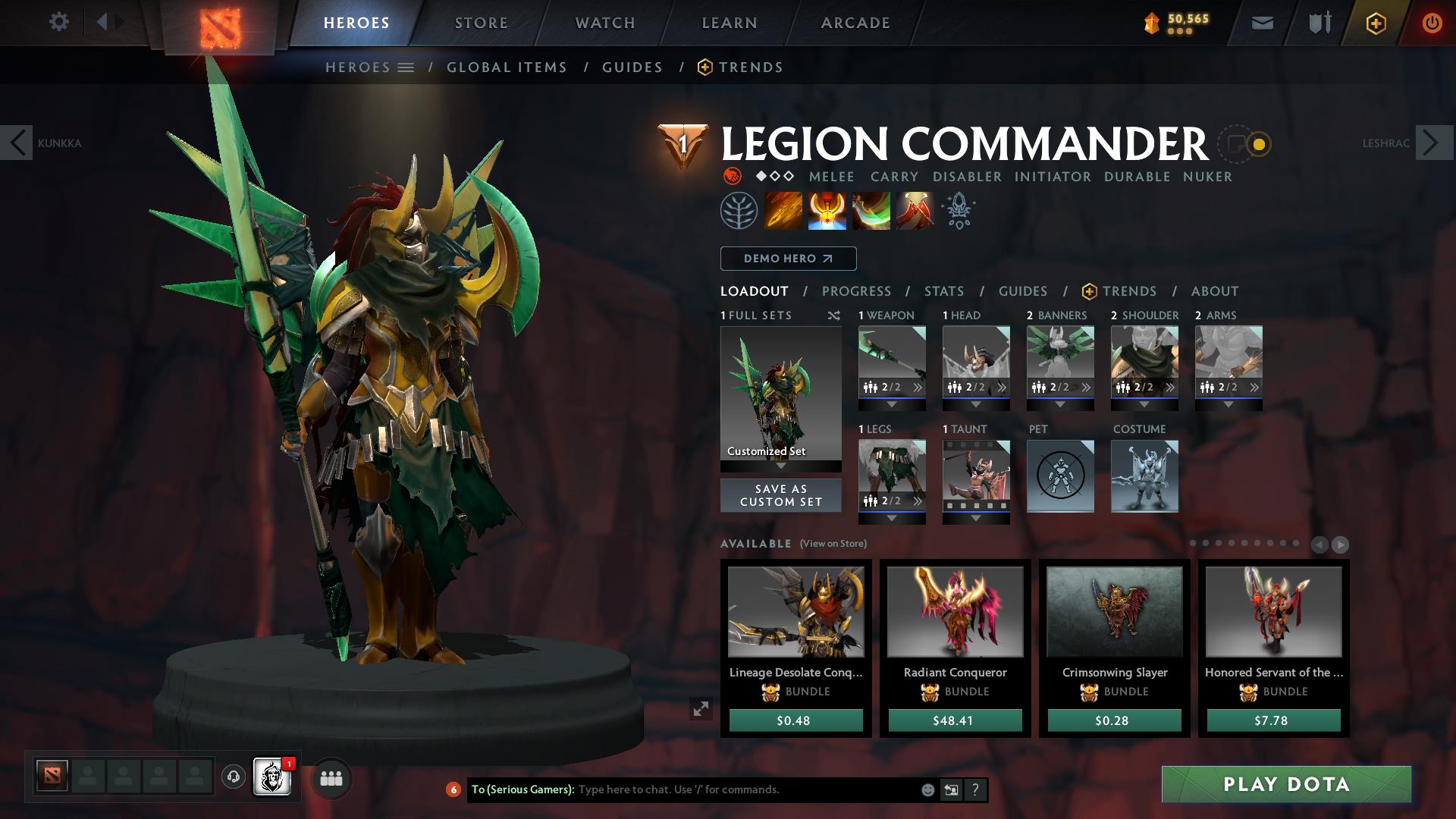Toggle the voice chat headset icon
Screen dimensions: 1456x819
point(232,778)
